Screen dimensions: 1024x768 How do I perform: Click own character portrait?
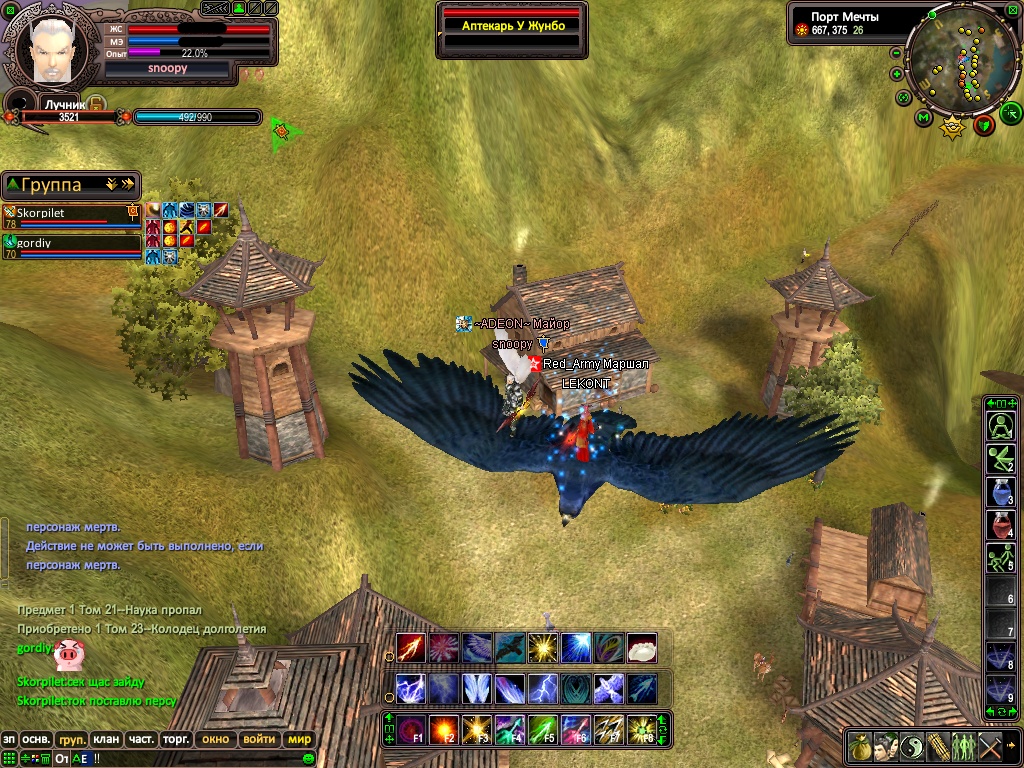coord(49,50)
